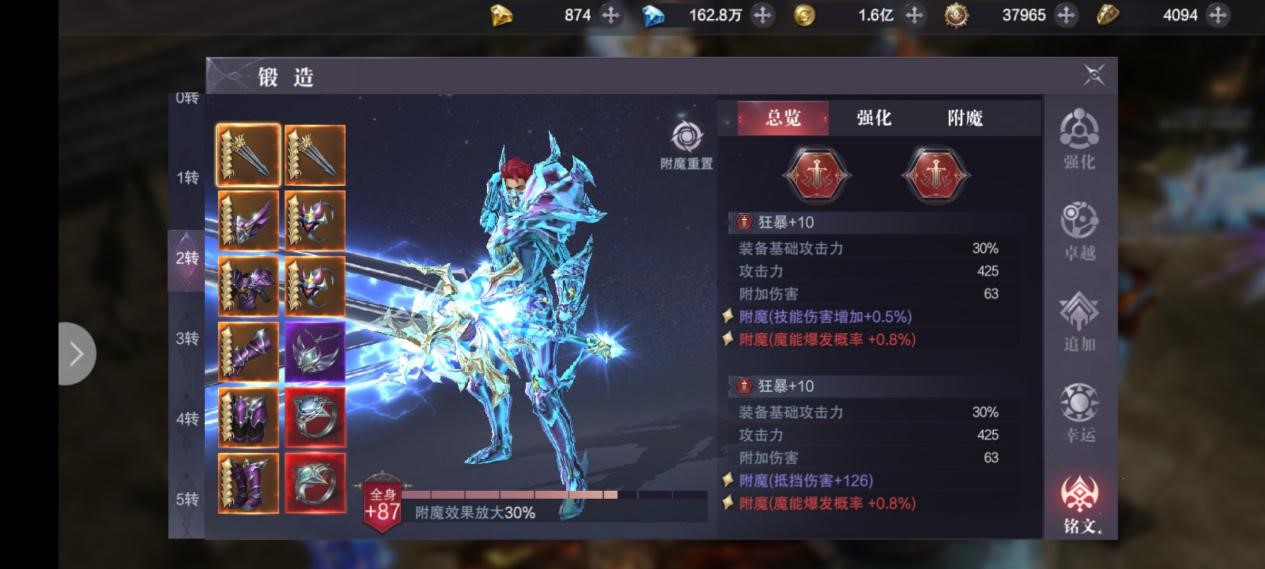The image size is (1265, 569).
Task: Add gold coins using the plus button
Action: 914,15
